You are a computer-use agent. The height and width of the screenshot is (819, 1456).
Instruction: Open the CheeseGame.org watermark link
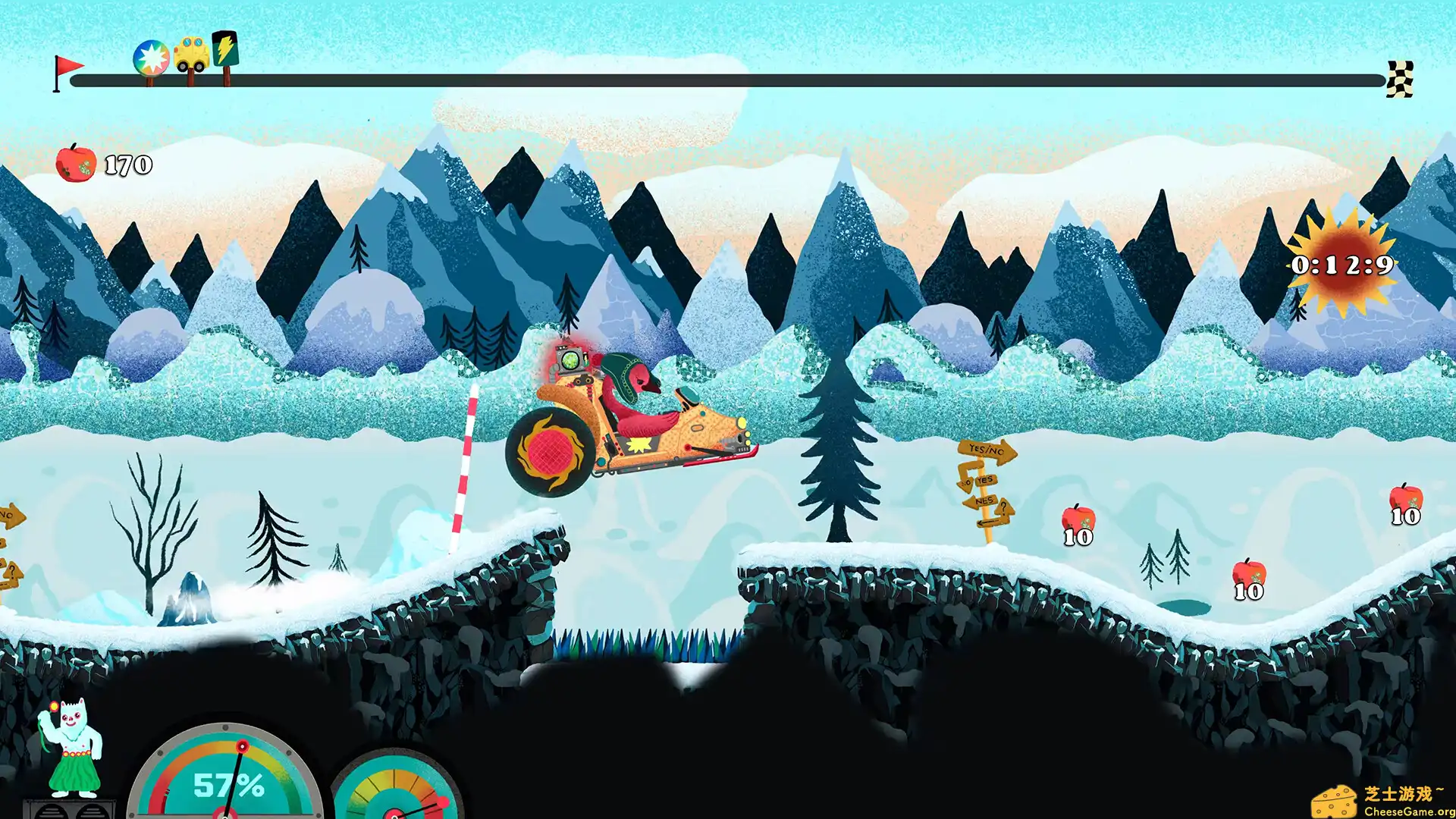click(x=1383, y=802)
